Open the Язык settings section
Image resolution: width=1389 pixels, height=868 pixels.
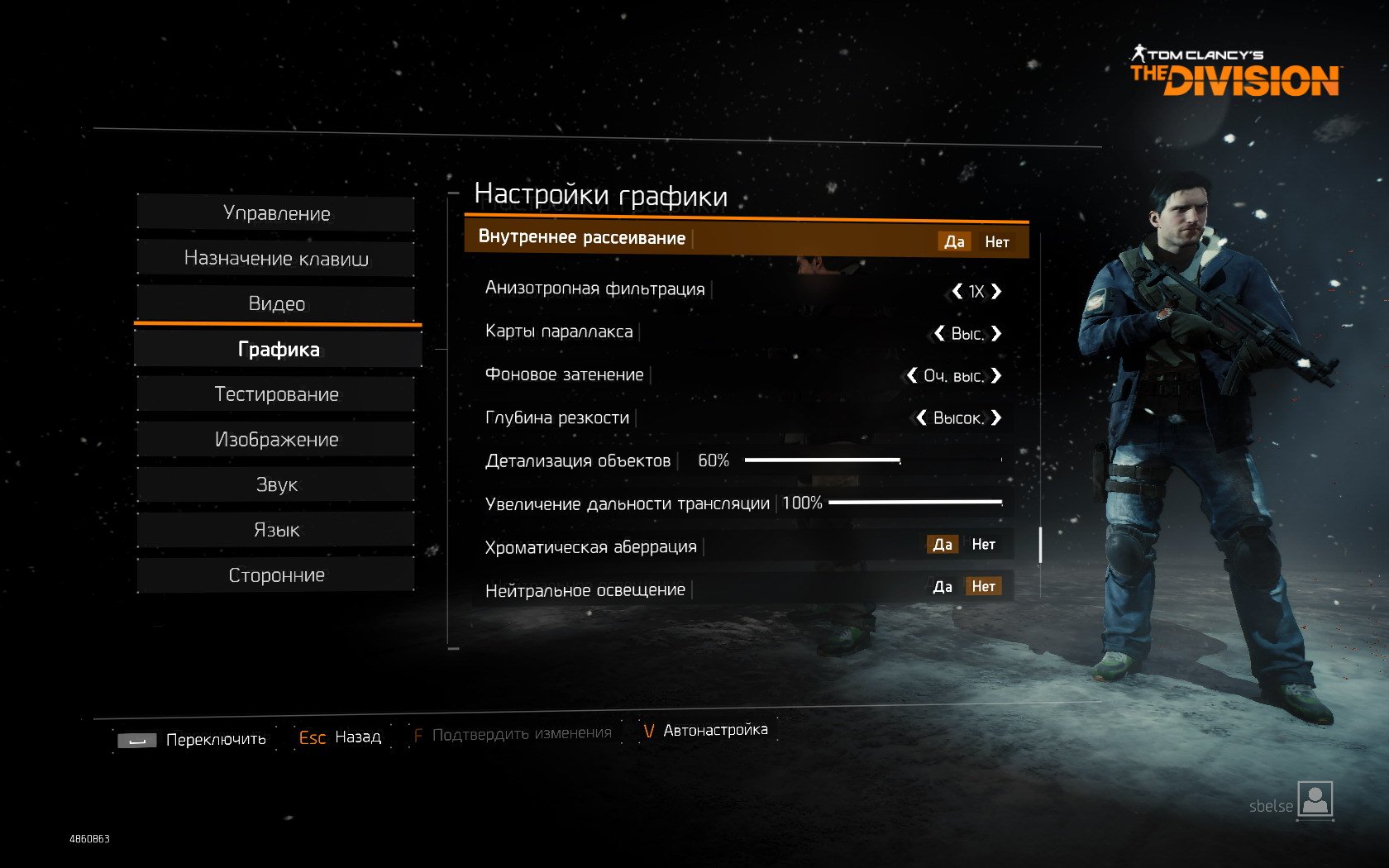coord(276,530)
